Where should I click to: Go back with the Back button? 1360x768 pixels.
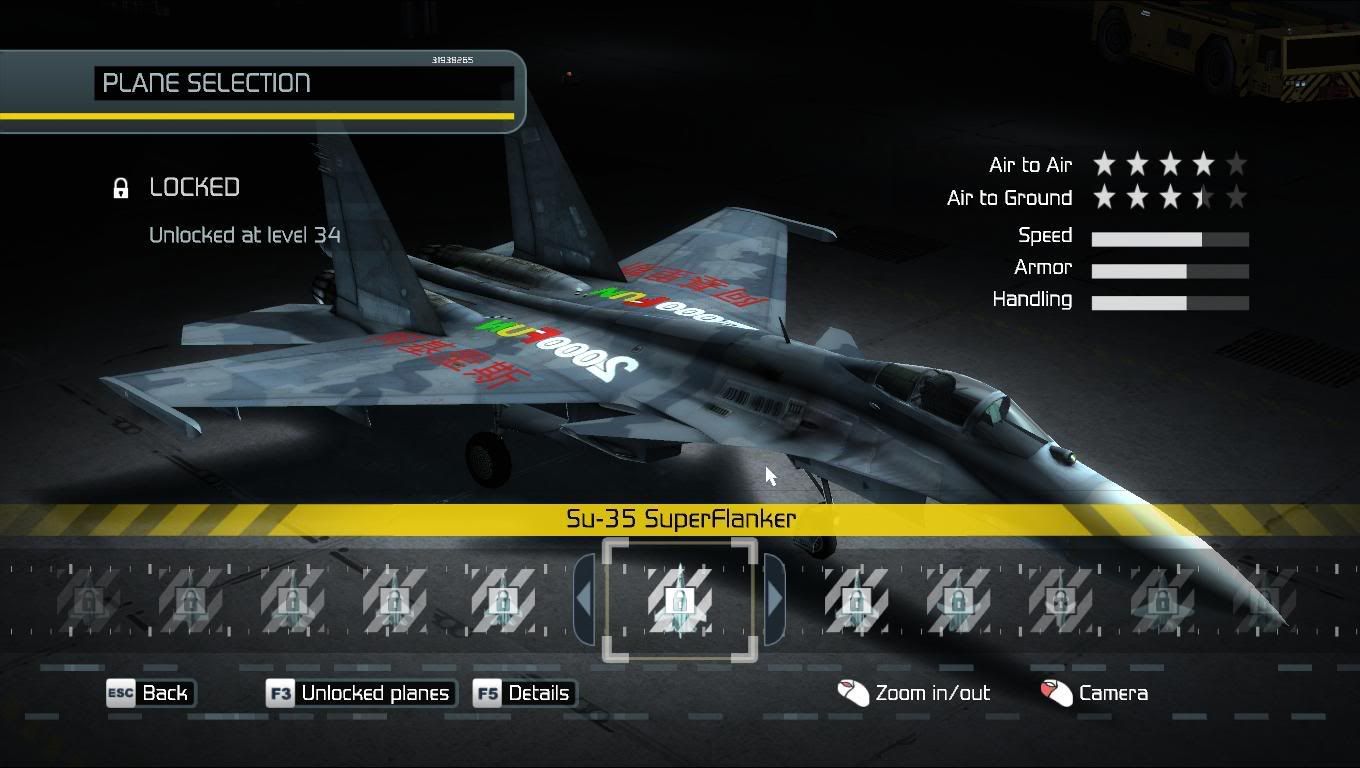tap(151, 693)
